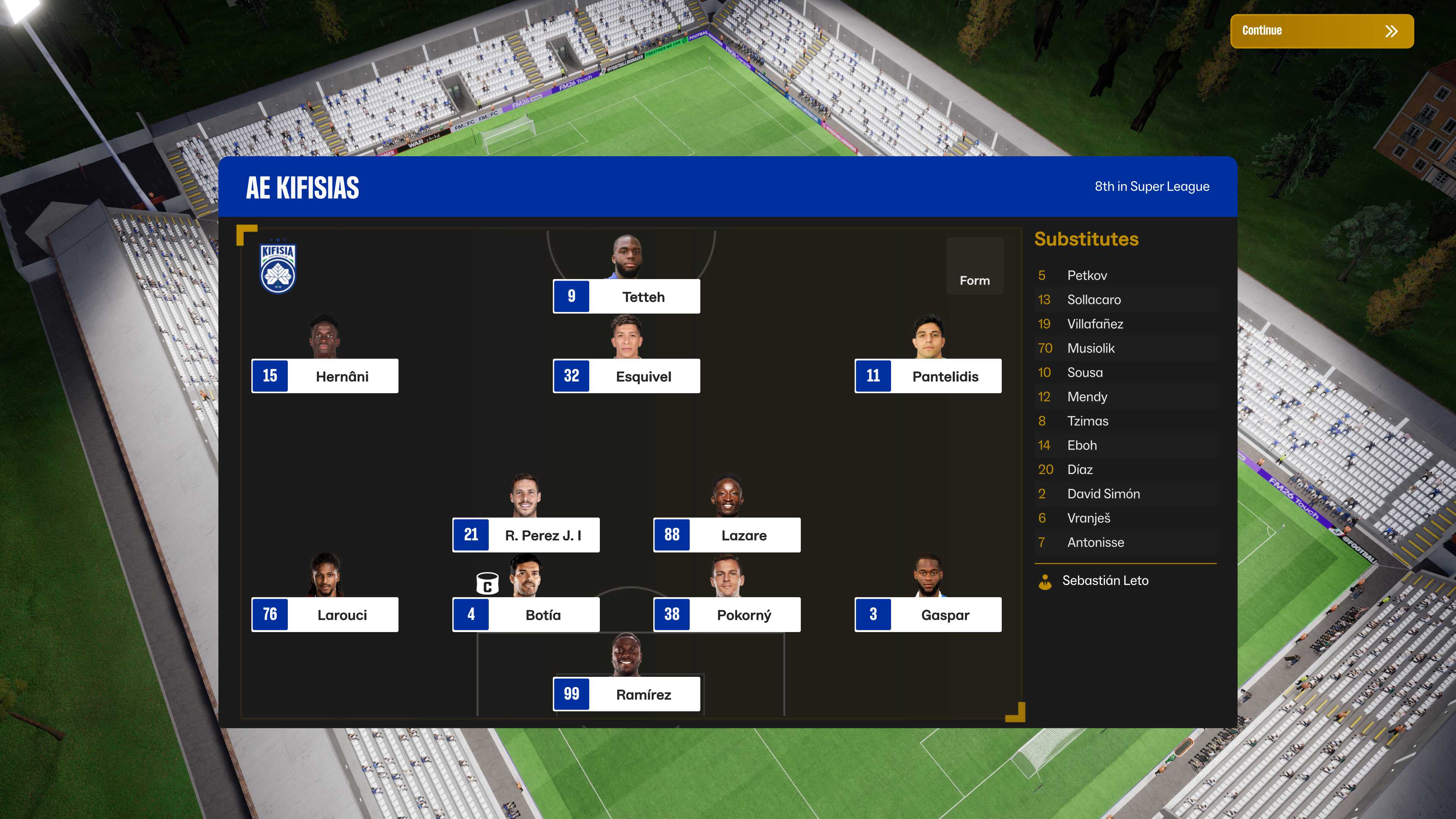Choose goalkeeper Ramírez number 99
The height and width of the screenshot is (819, 1456).
coord(626,694)
